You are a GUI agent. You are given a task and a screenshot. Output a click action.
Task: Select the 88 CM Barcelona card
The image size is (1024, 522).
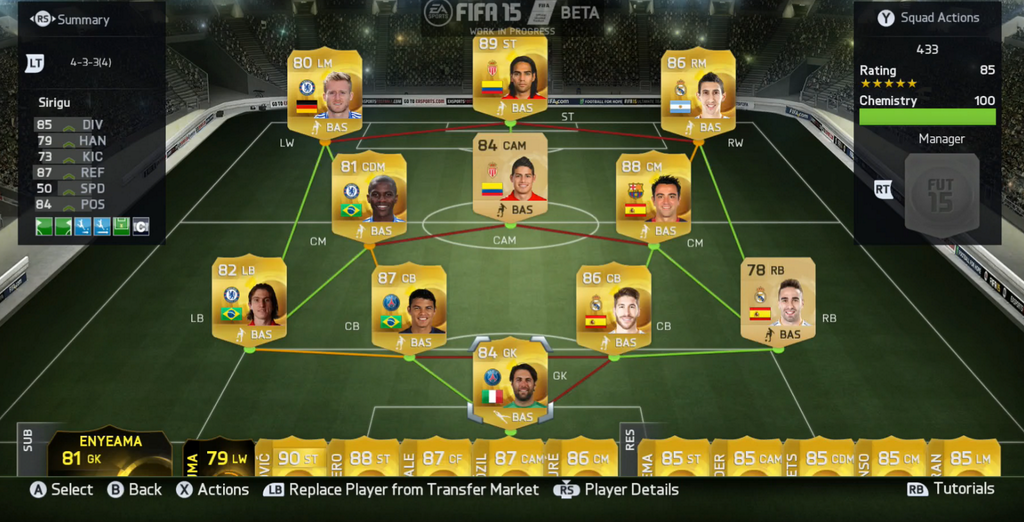coord(653,195)
